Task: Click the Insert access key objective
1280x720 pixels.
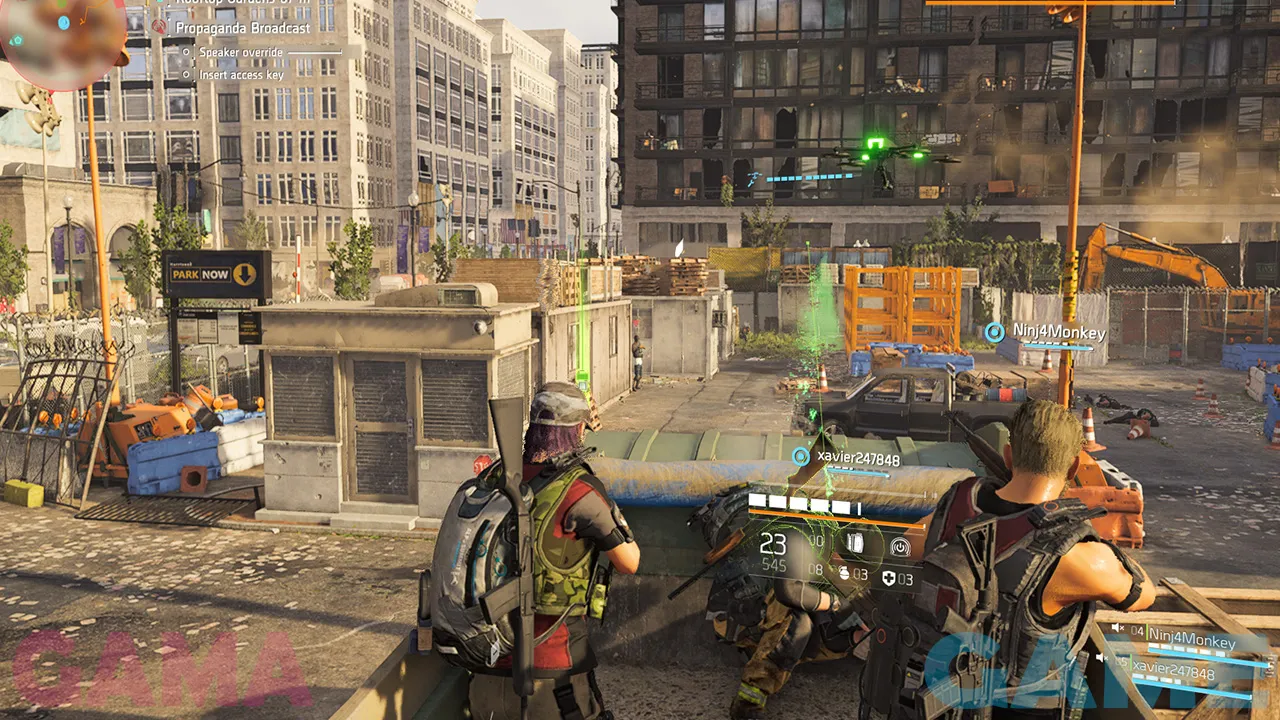Action: click(241, 75)
